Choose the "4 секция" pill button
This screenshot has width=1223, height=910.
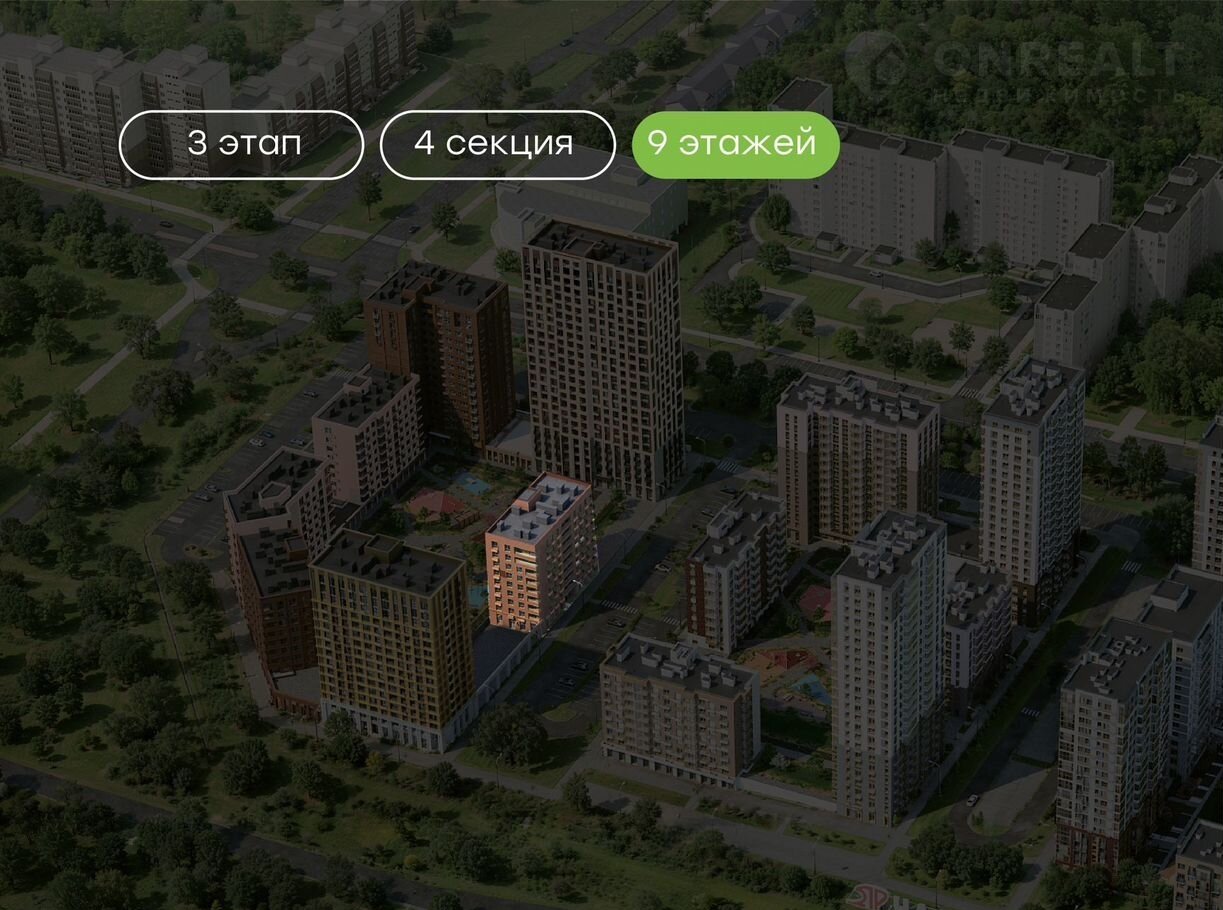pyautogui.click(x=497, y=144)
